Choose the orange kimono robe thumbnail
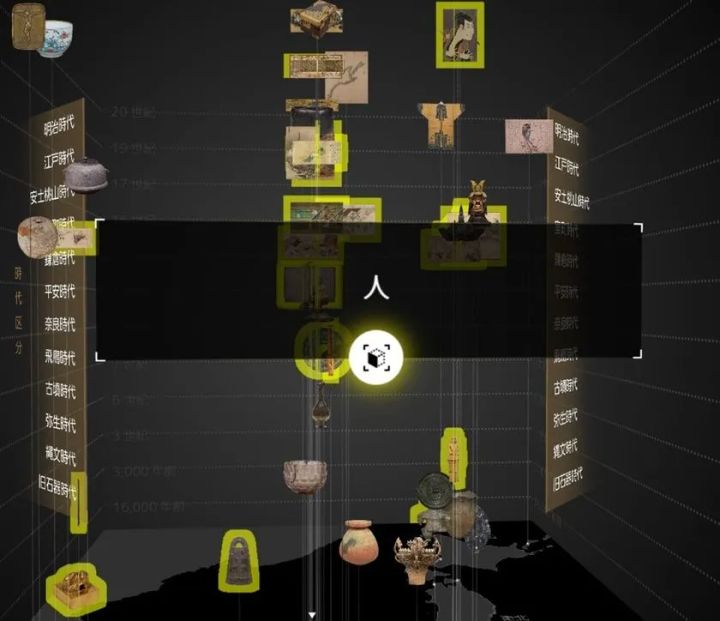Screen dimensions: 720x621 pyautogui.click(x=437, y=124)
